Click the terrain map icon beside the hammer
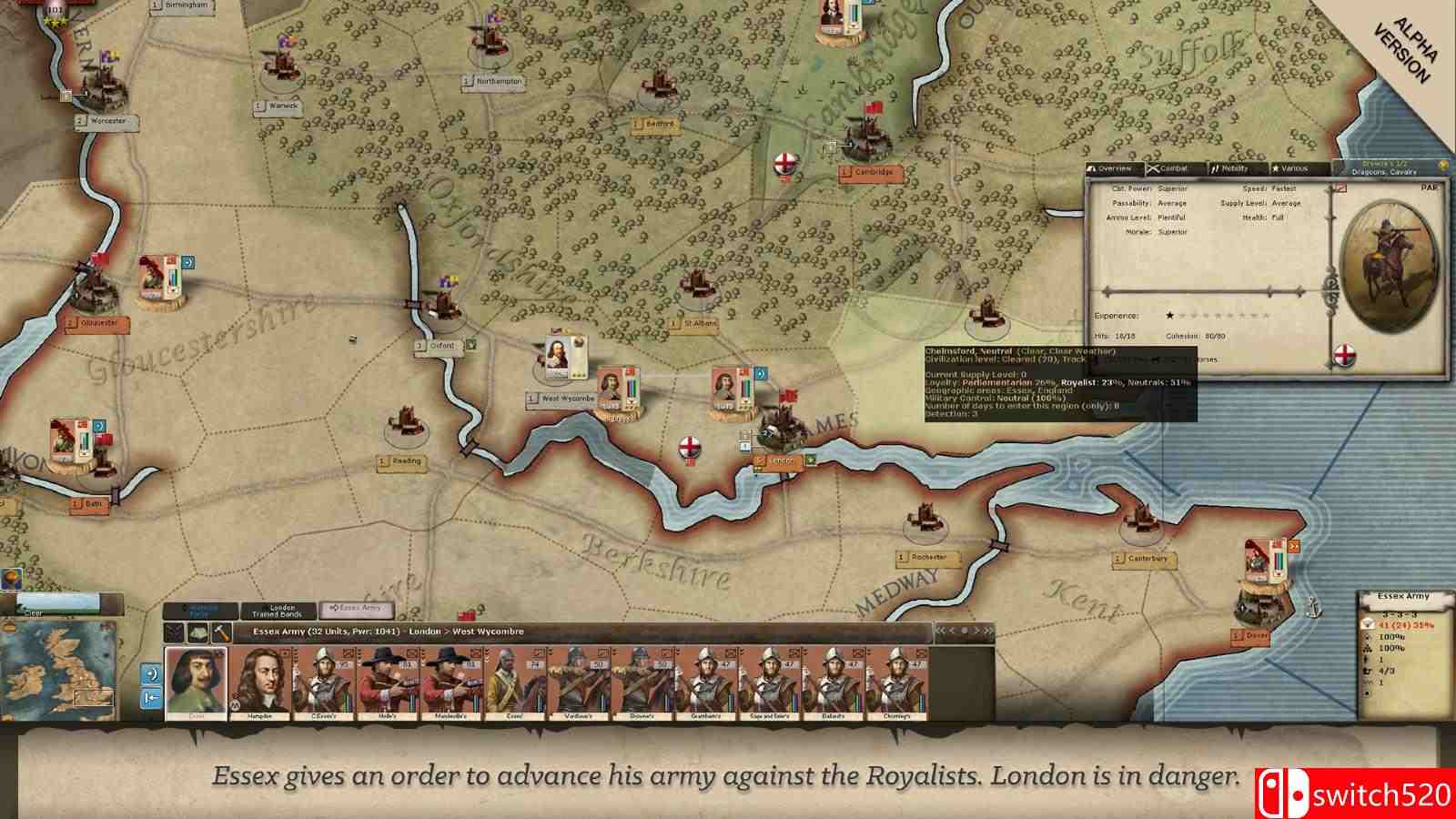This screenshot has height=819, width=1456. coord(197,632)
